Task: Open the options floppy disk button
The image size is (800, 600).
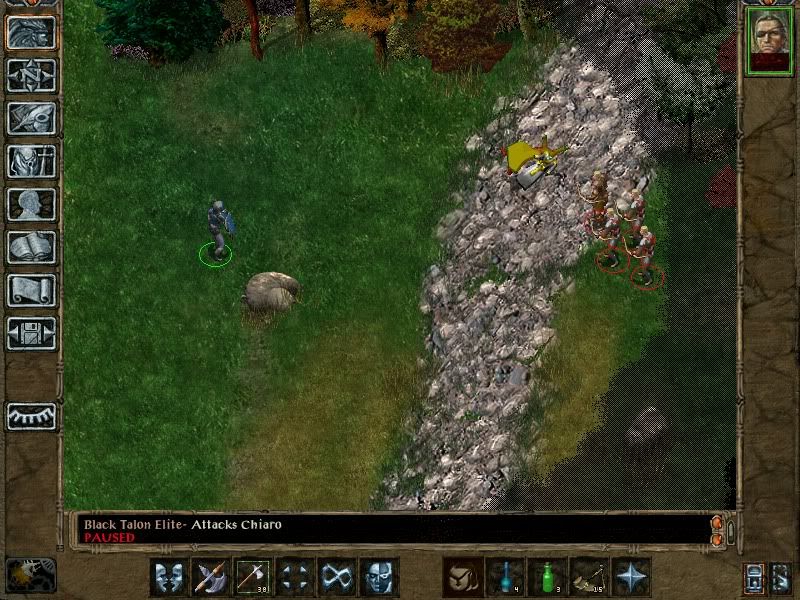Action: 31,333
